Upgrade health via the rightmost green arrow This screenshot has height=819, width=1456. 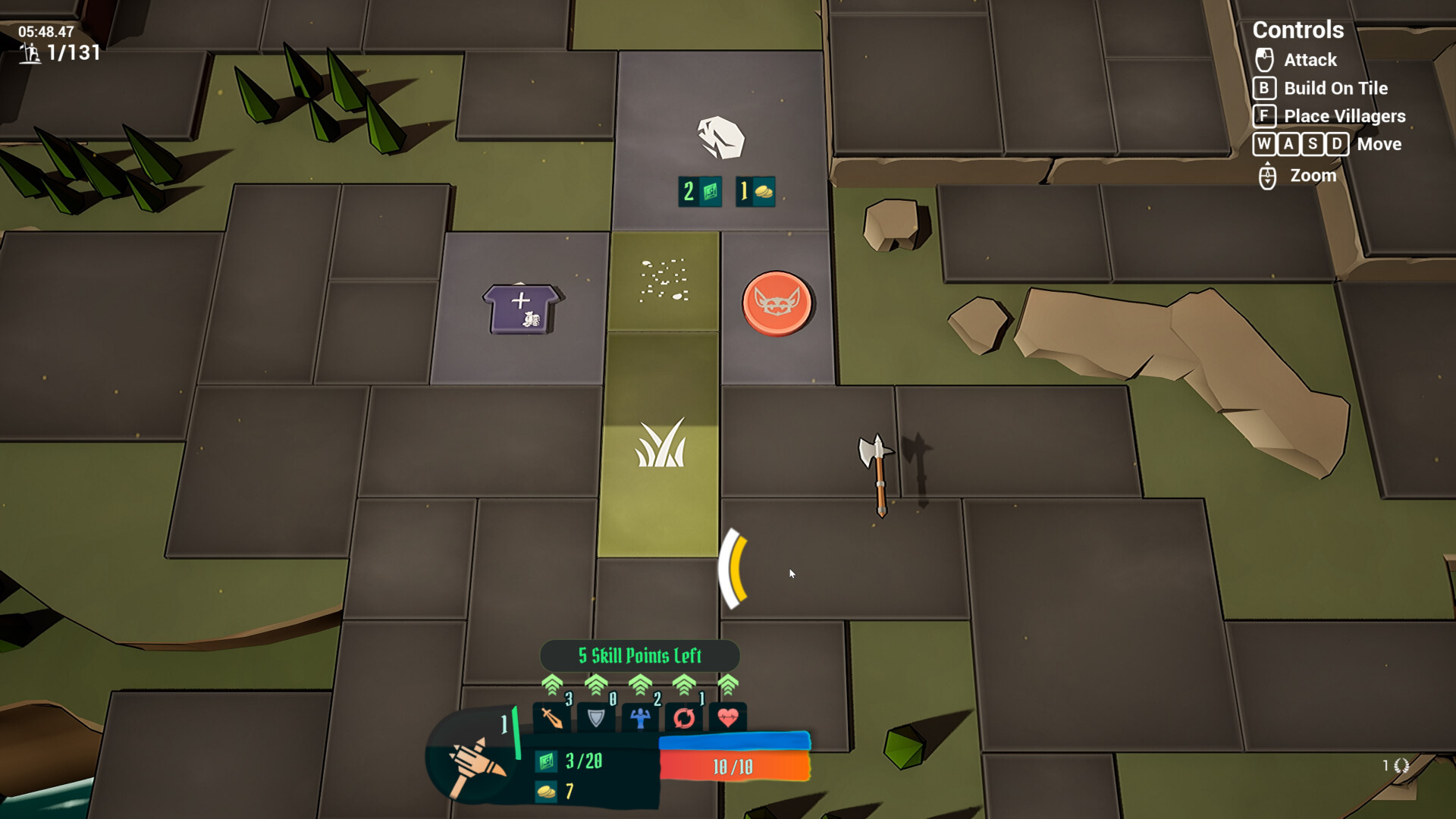coord(727,686)
